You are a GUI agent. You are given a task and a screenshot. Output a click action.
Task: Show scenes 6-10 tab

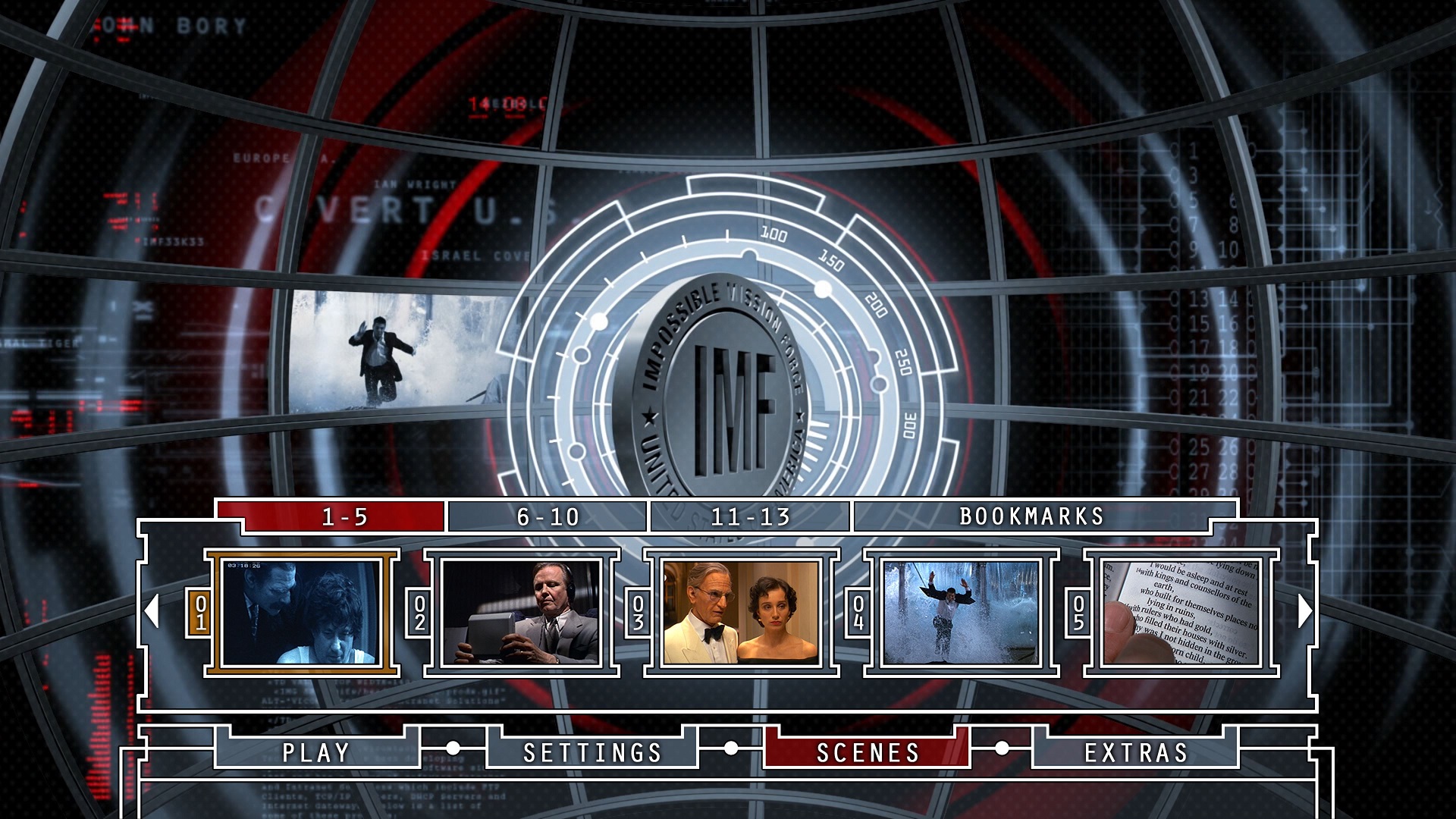tap(548, 516)
